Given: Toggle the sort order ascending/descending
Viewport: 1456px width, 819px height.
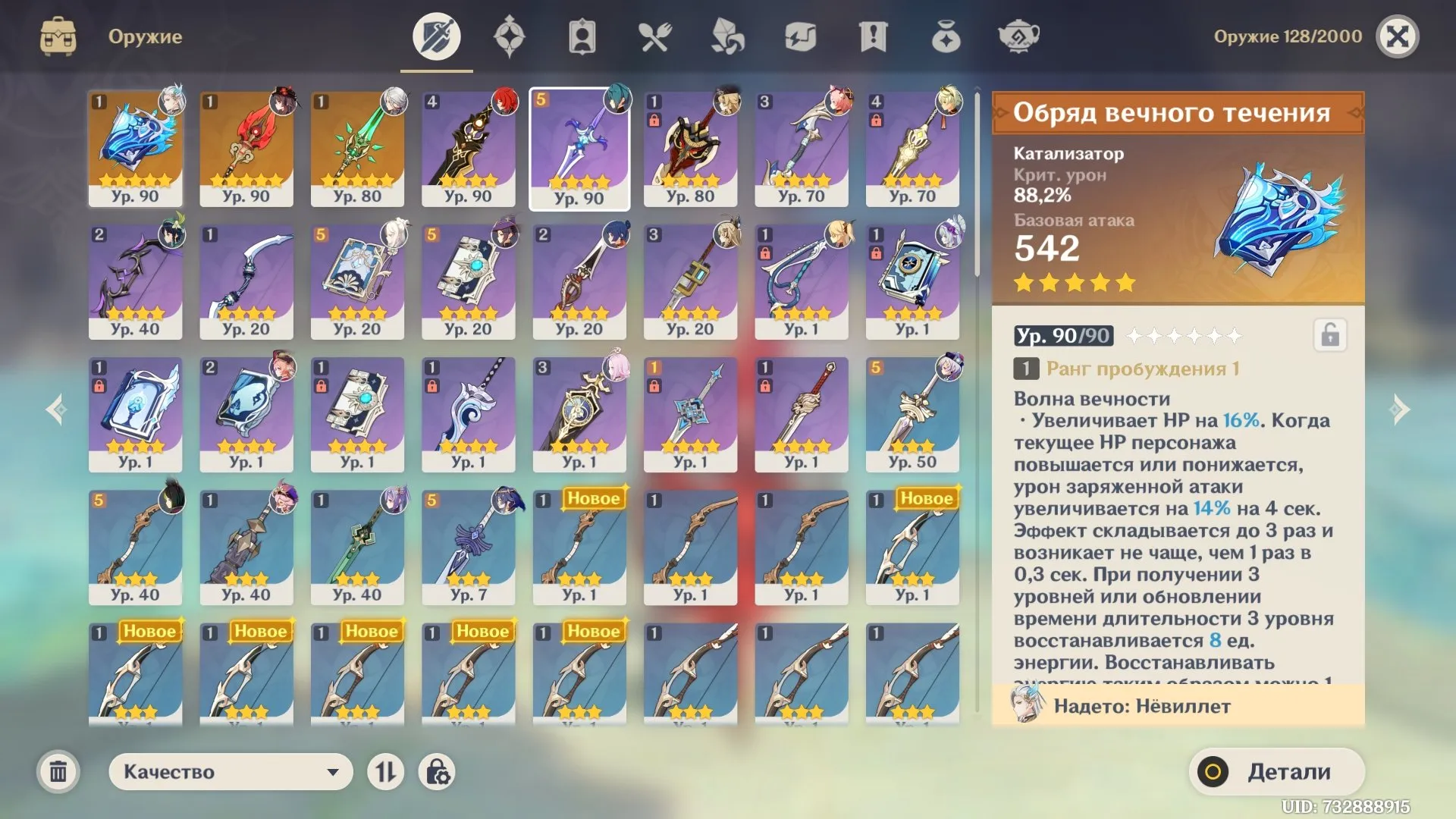Looking at the screenshot, I should (388, 771).
